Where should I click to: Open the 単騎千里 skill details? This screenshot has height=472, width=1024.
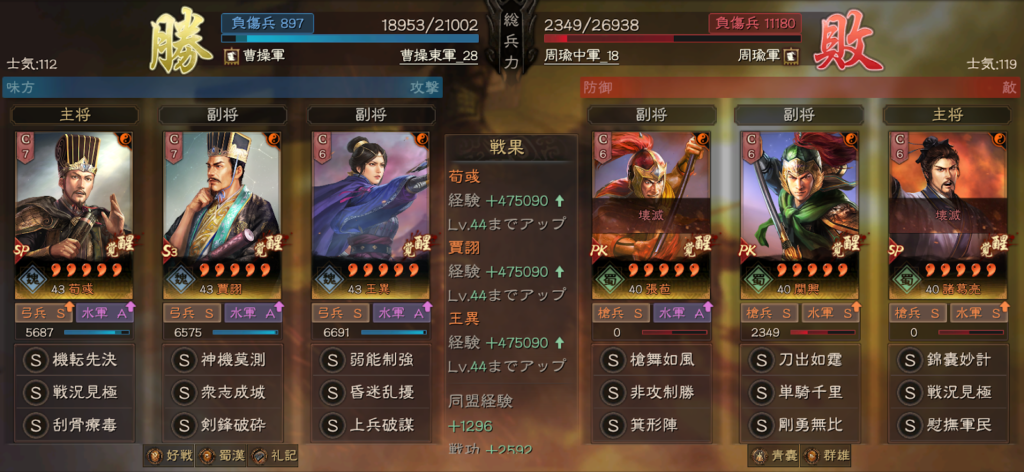[799, 392]
